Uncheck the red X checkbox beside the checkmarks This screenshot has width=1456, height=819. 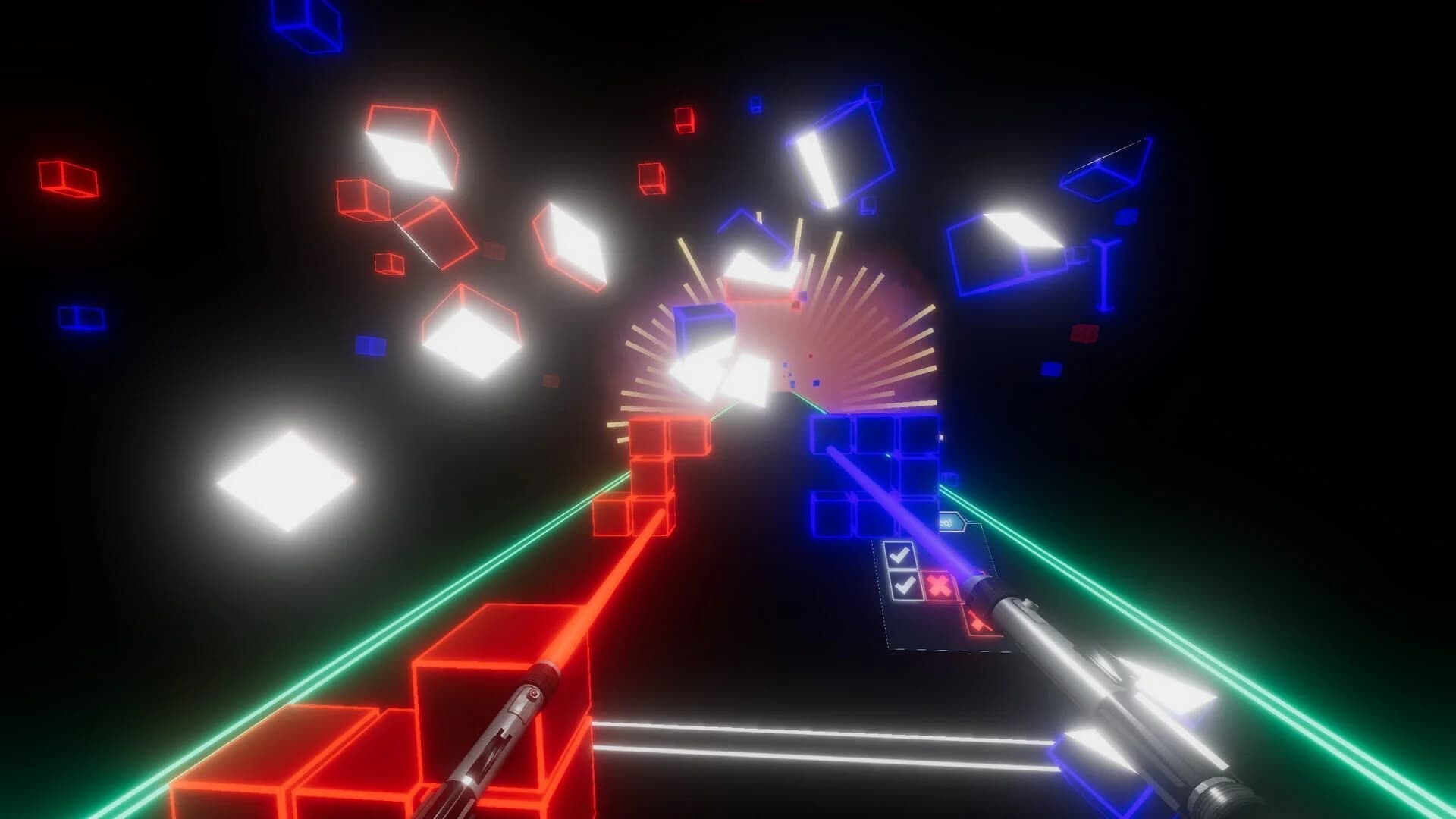[938, 585]
